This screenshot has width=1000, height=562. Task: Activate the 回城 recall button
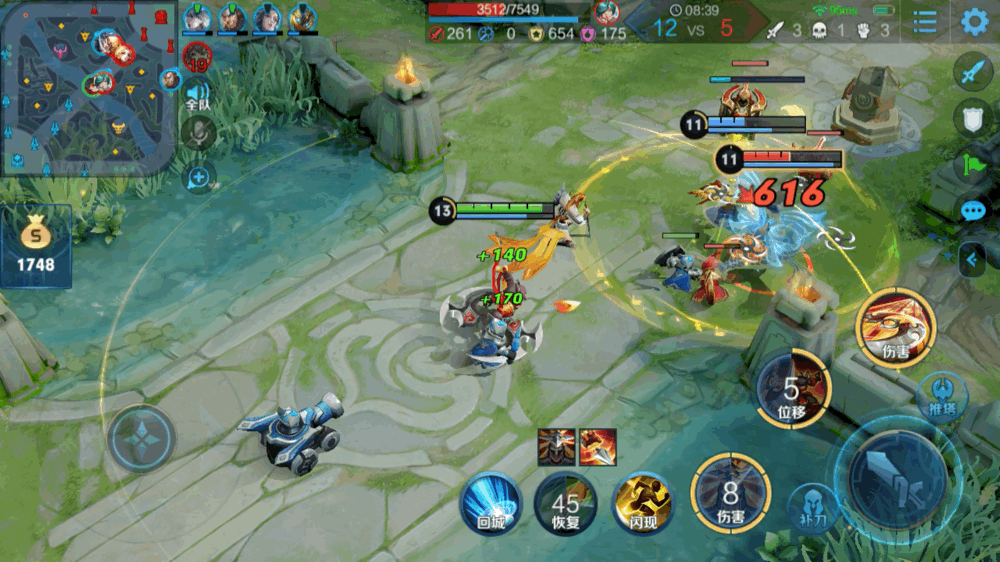coord(490,502)
